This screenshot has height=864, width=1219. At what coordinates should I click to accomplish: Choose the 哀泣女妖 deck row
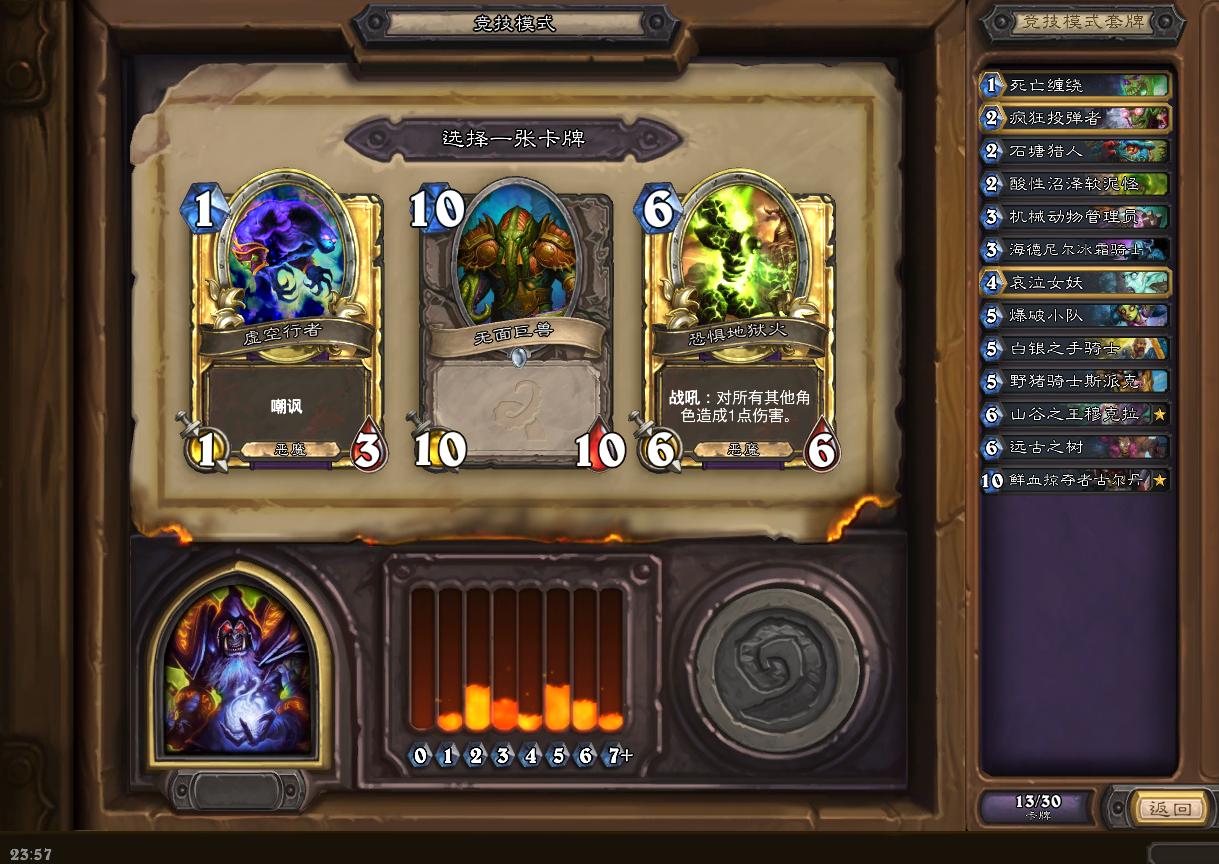(x=1075, y=282)
